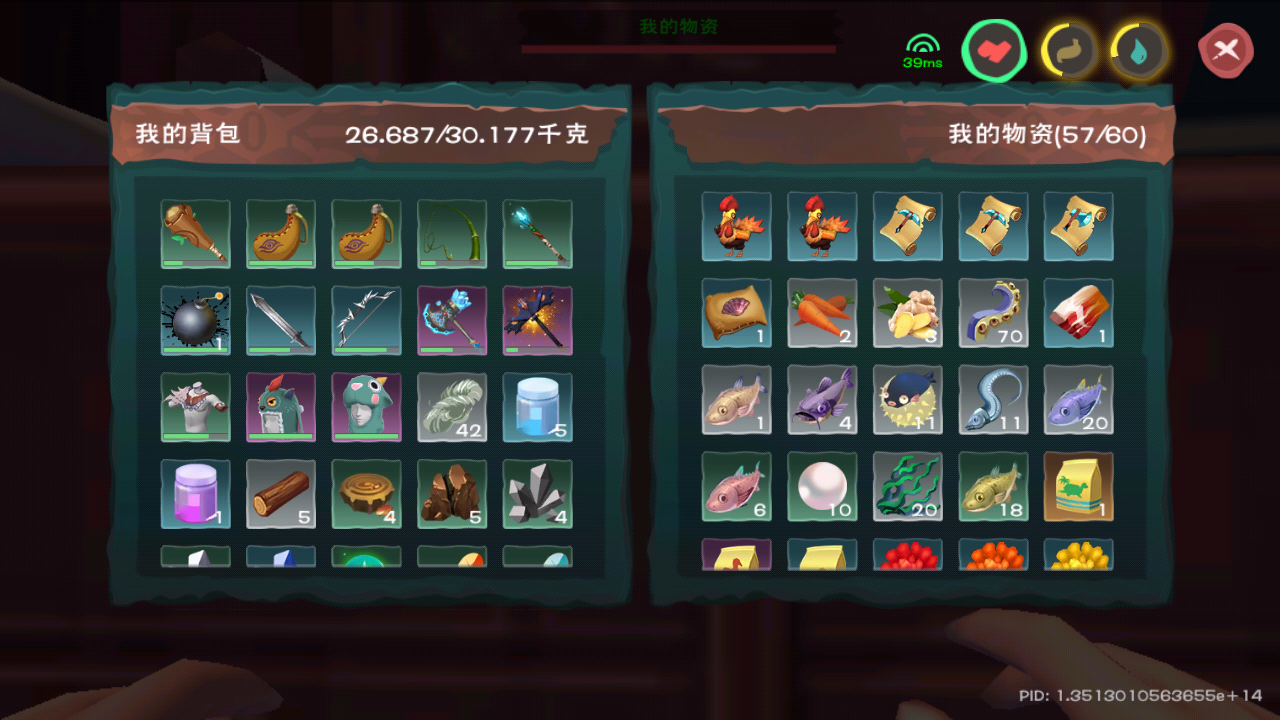Select the octopus tentacle stack
This screenshot has width=1280, height=720.
tap(993, 312)
